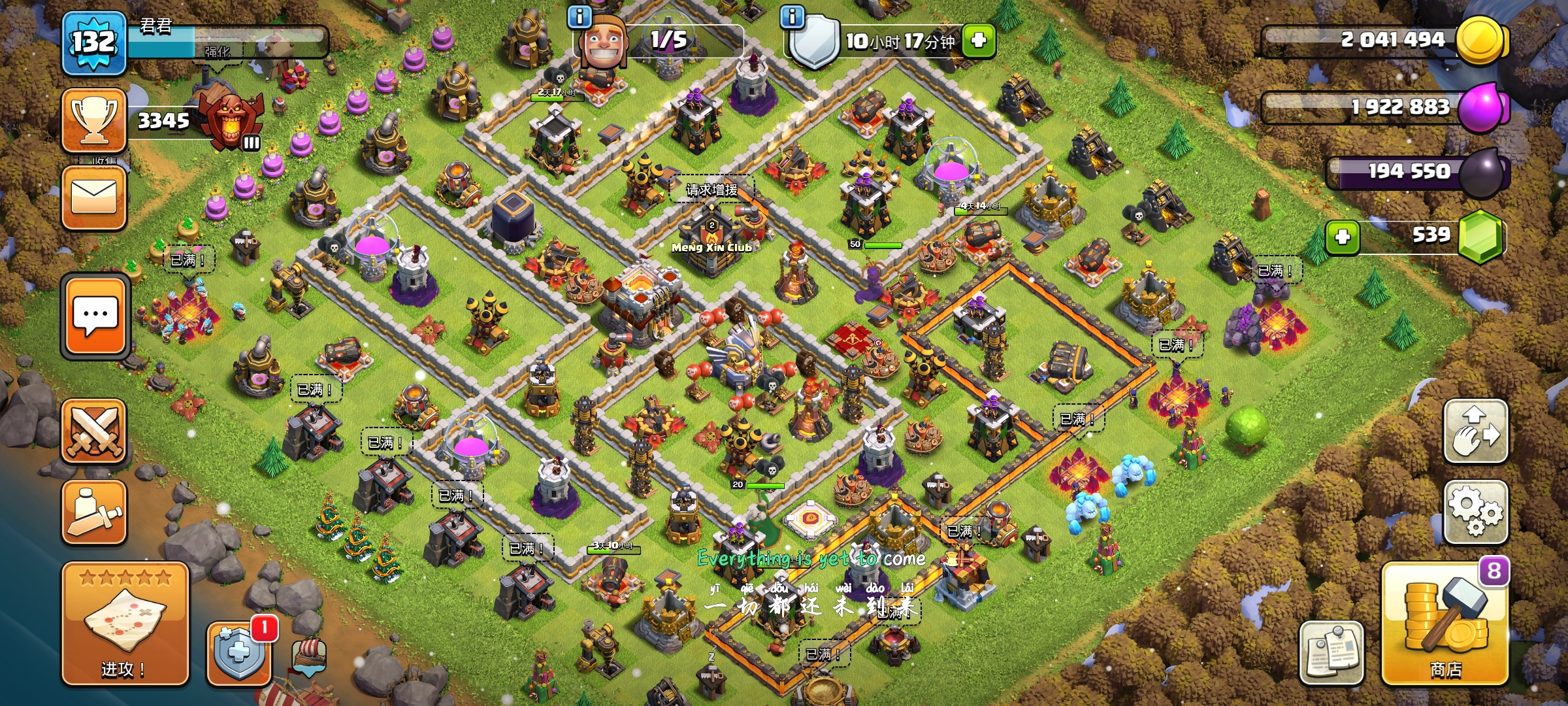Open the mail envelope inbox
This screenshot has width=1568, height=706.
(x=94, y=197)
